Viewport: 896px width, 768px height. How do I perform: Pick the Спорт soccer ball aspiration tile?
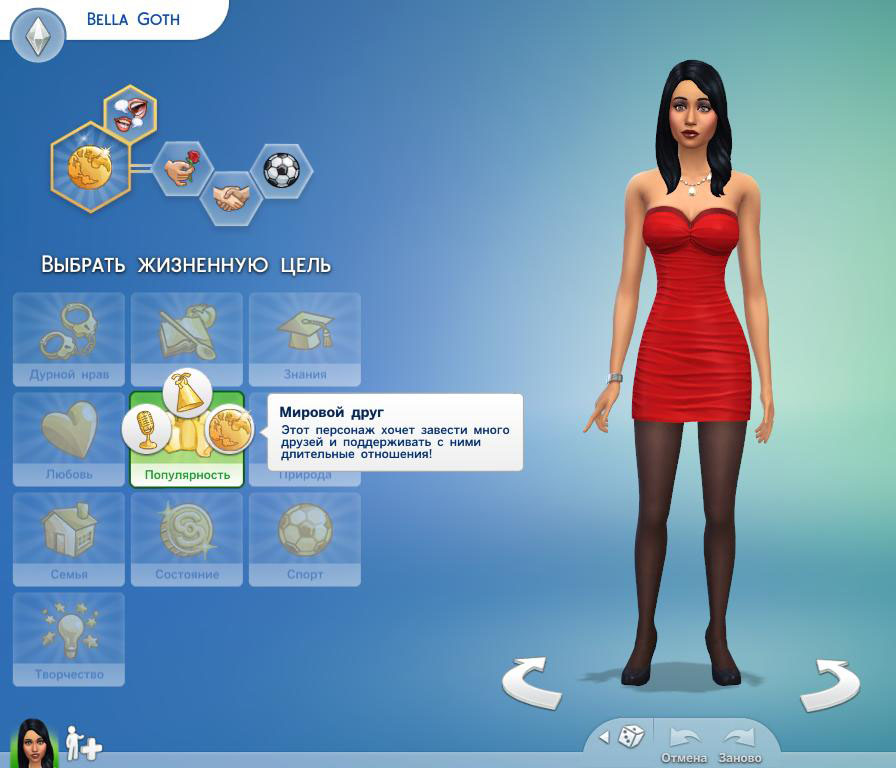pyautogui.click(x=305, y=538)
